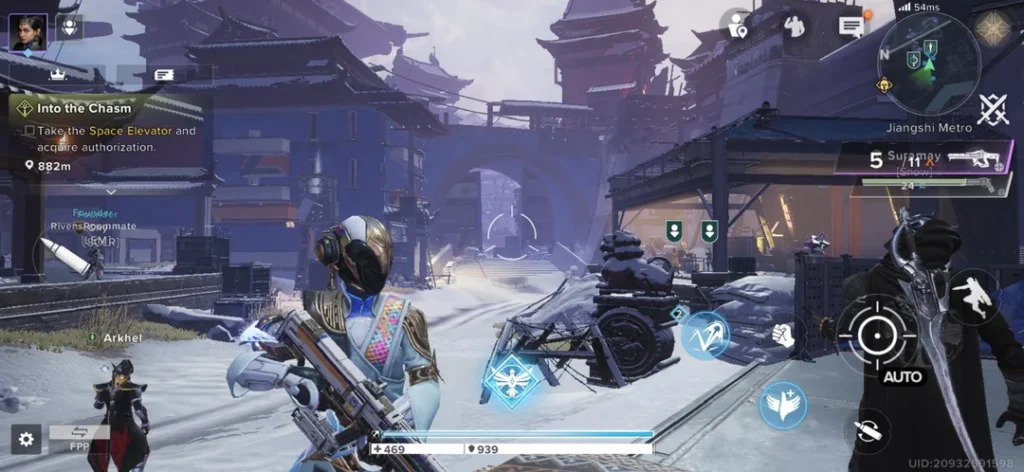Open the player character portrait
This screenshot has width=1024, height=472.
(28, 31)
